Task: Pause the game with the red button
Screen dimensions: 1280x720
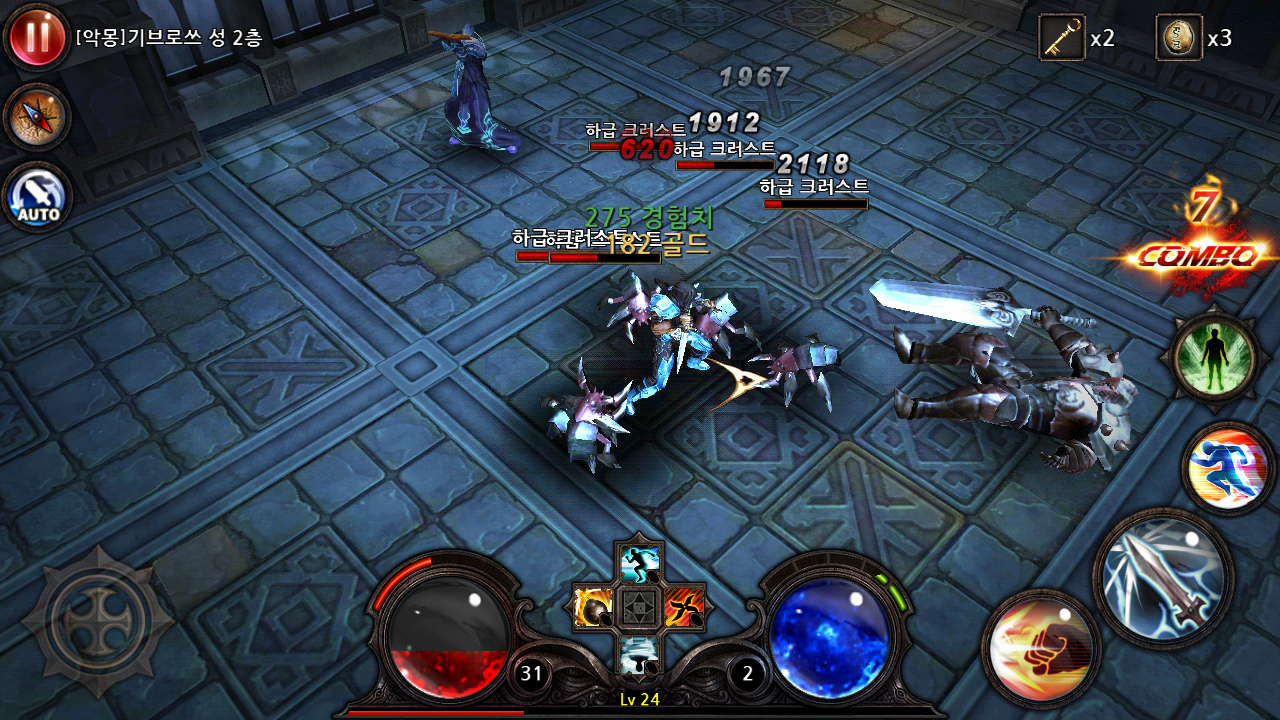Action: (37, 36)
